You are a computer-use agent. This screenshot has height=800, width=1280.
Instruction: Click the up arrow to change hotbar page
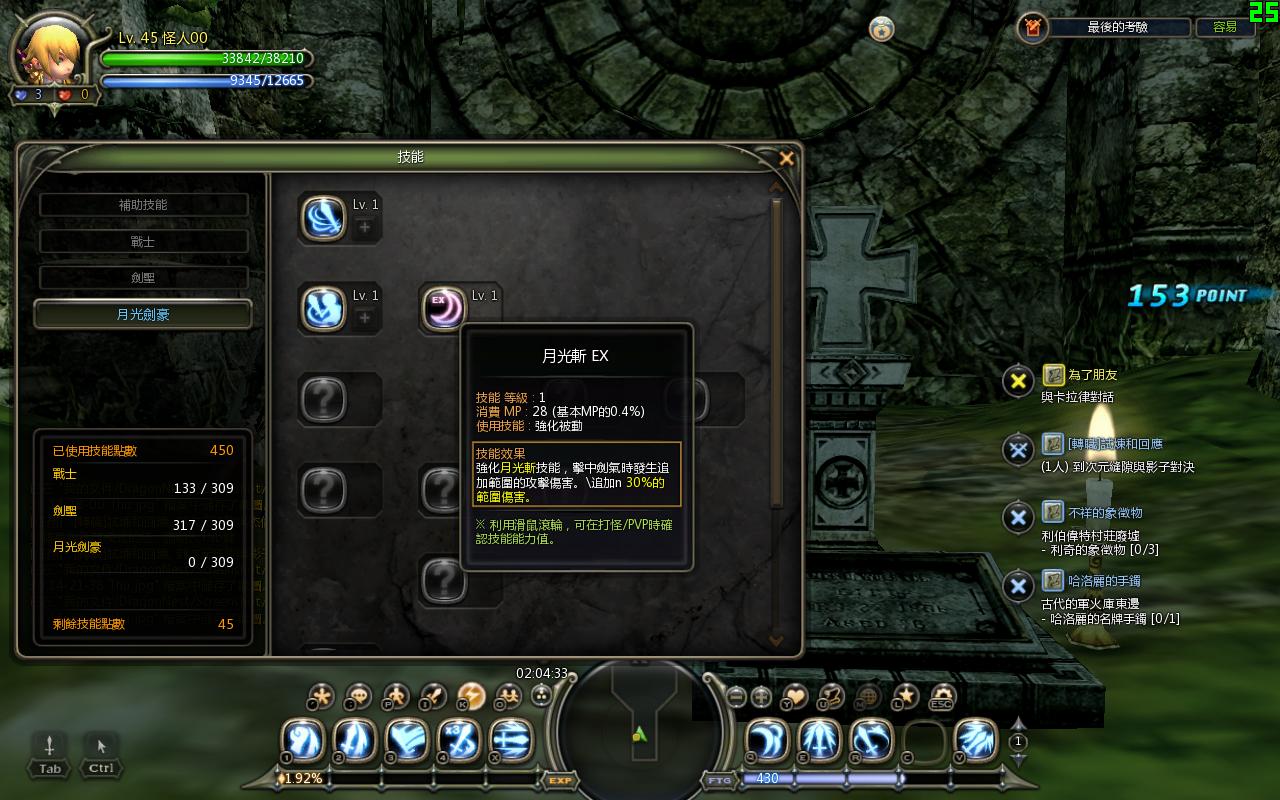click(x=1018, y=723)
